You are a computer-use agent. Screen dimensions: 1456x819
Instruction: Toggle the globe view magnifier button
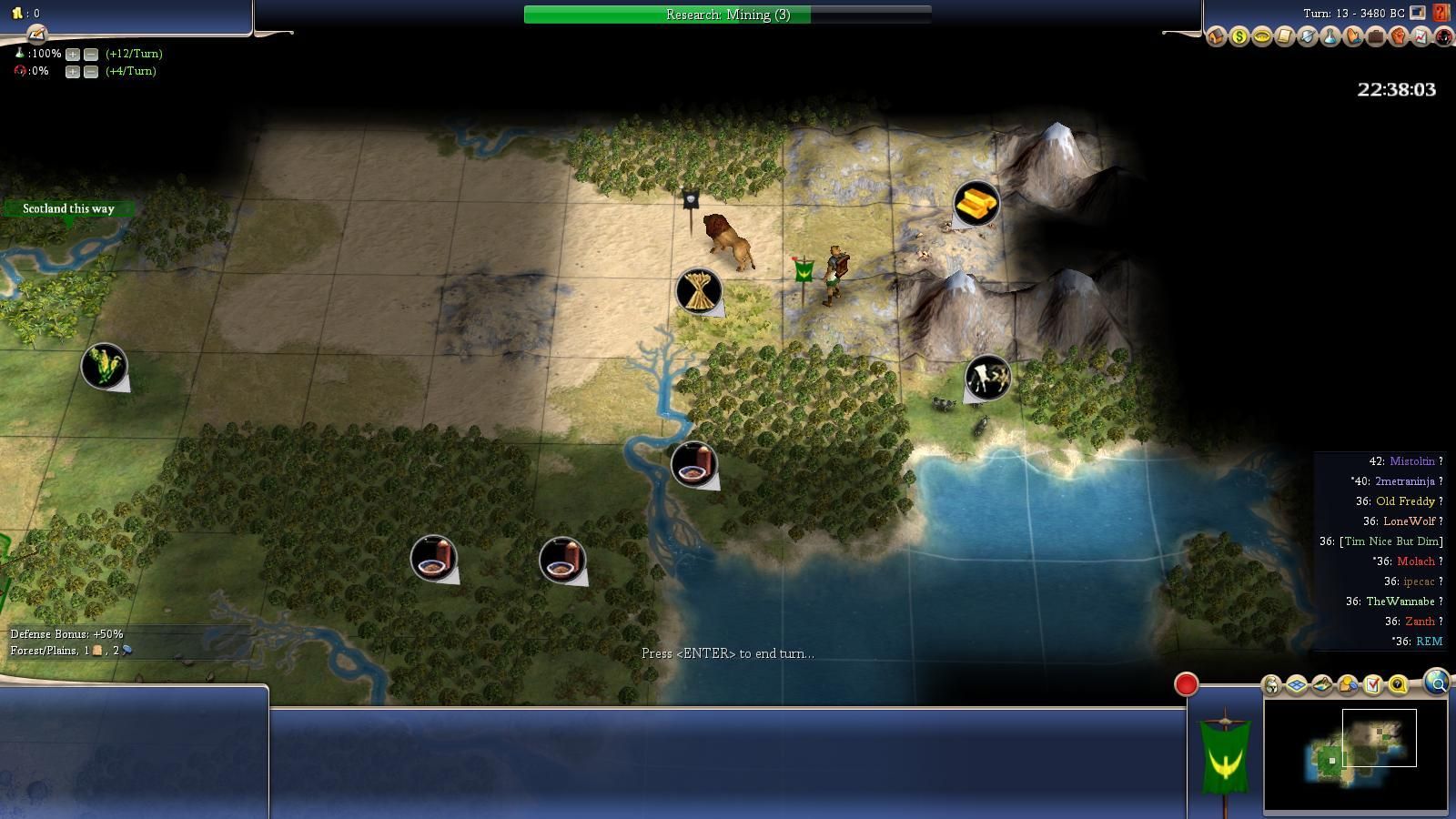click(1436, 682)
